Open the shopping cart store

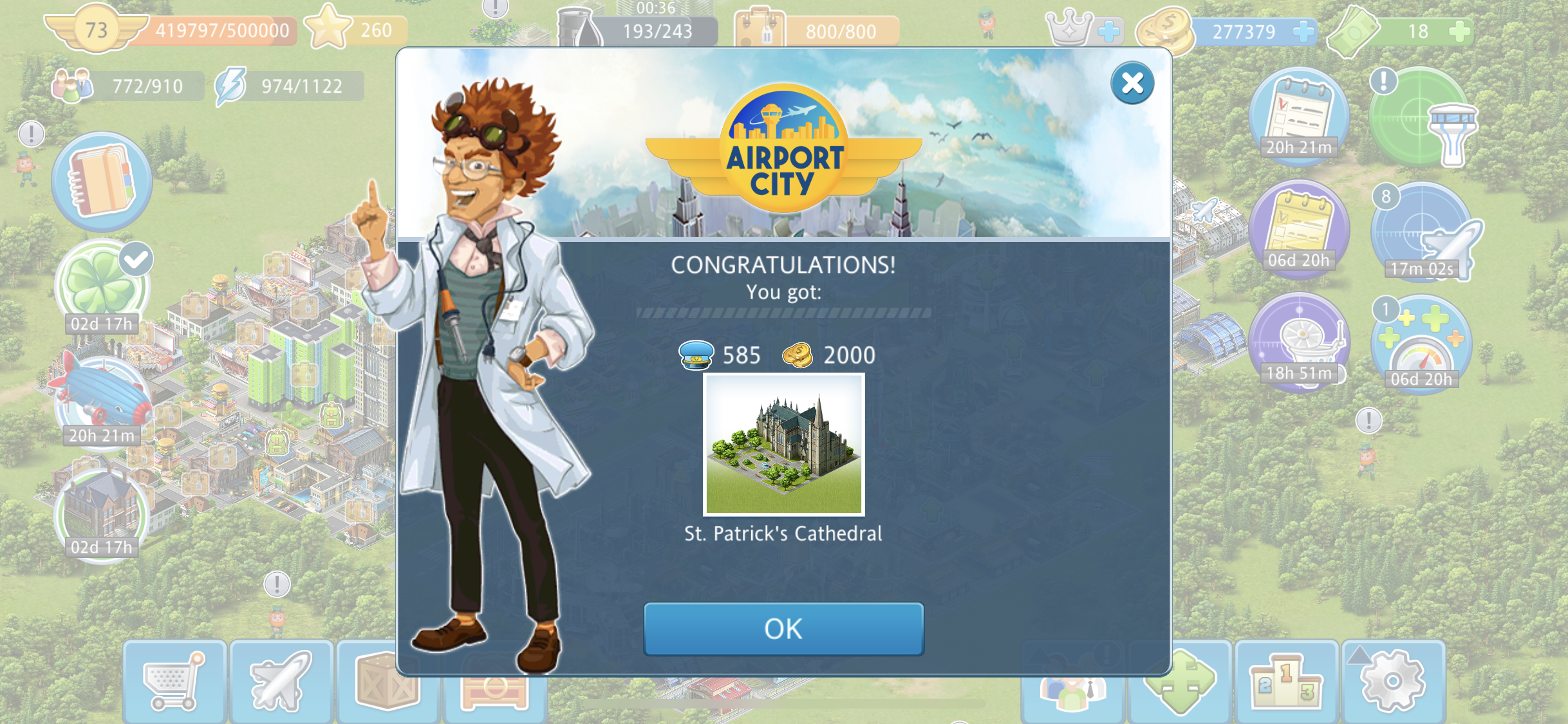click(174, 682)
